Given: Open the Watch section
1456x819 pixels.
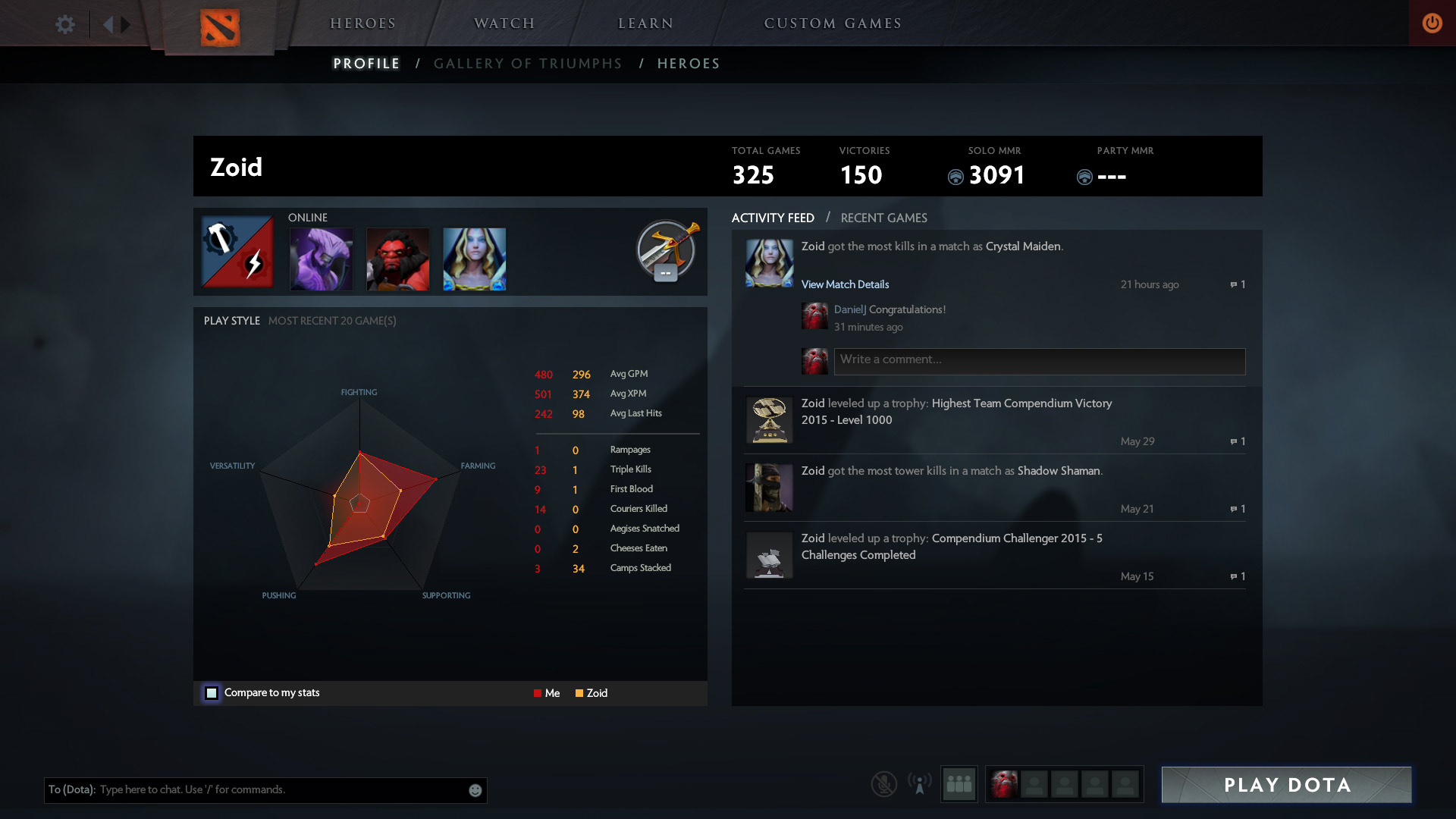Looking at the screenshot, I should 504,24.
